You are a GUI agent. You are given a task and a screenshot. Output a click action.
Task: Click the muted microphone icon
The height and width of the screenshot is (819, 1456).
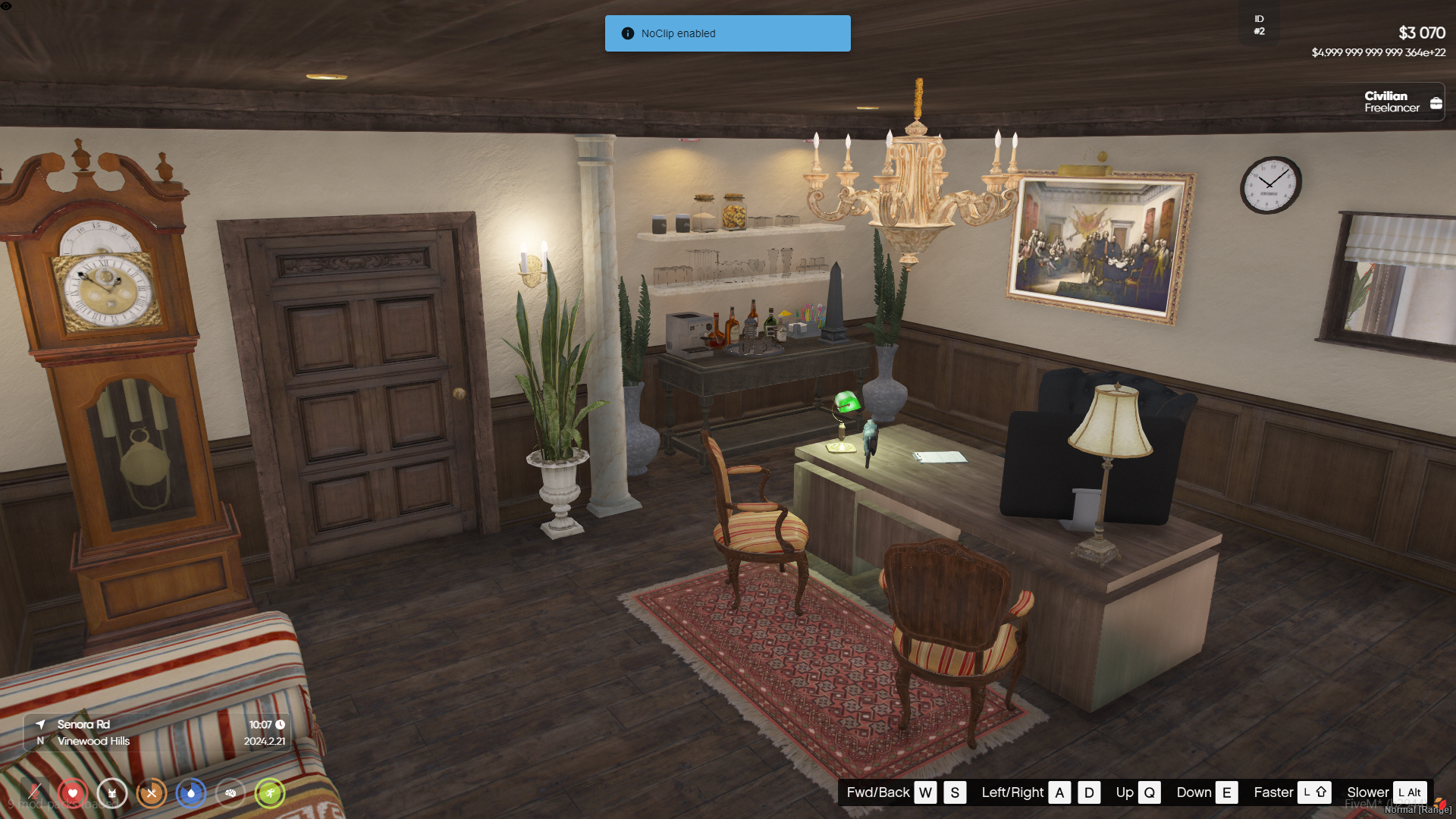pos(33,793)
